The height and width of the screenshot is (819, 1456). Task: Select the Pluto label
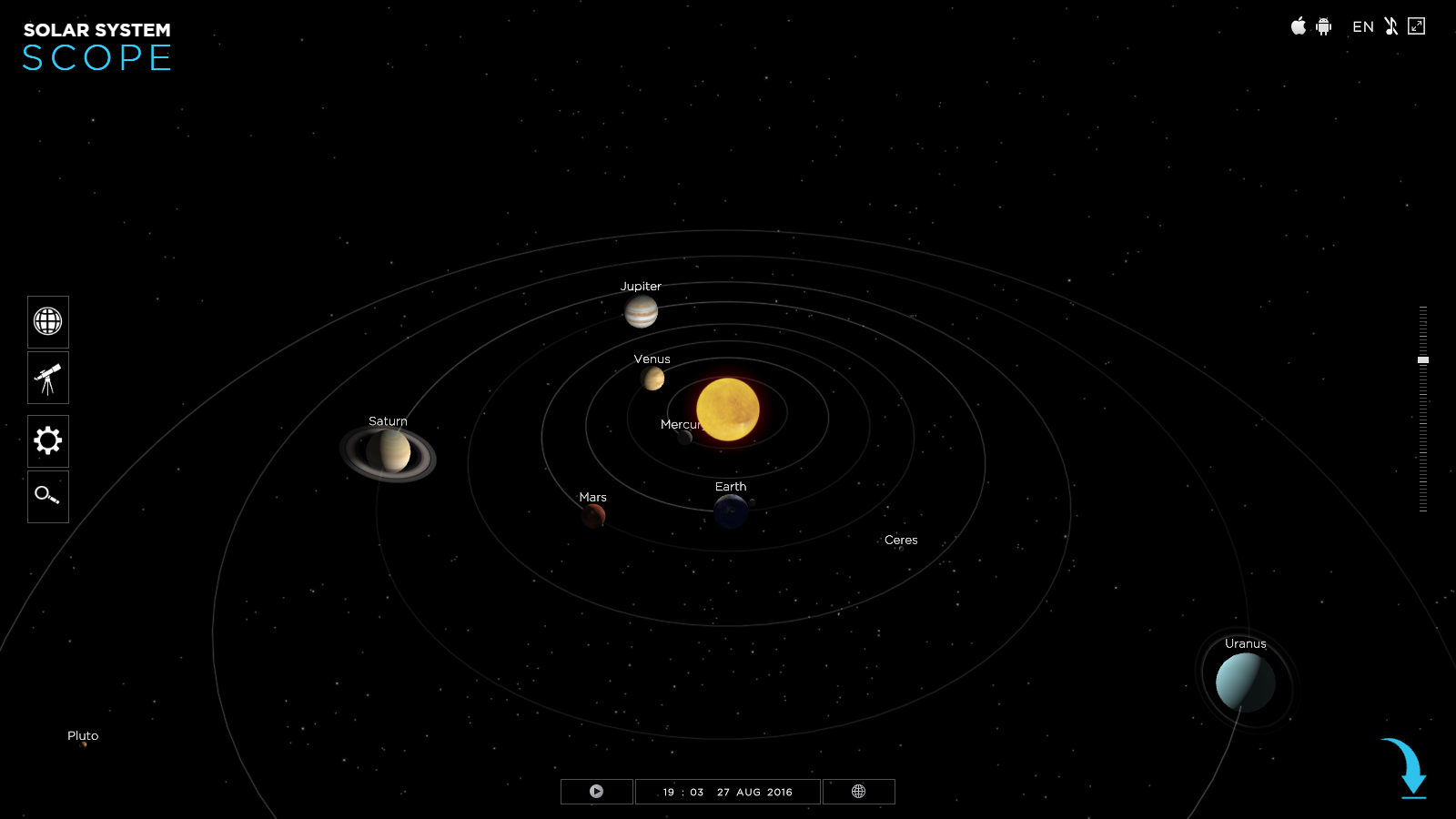[x=83, y=736]
